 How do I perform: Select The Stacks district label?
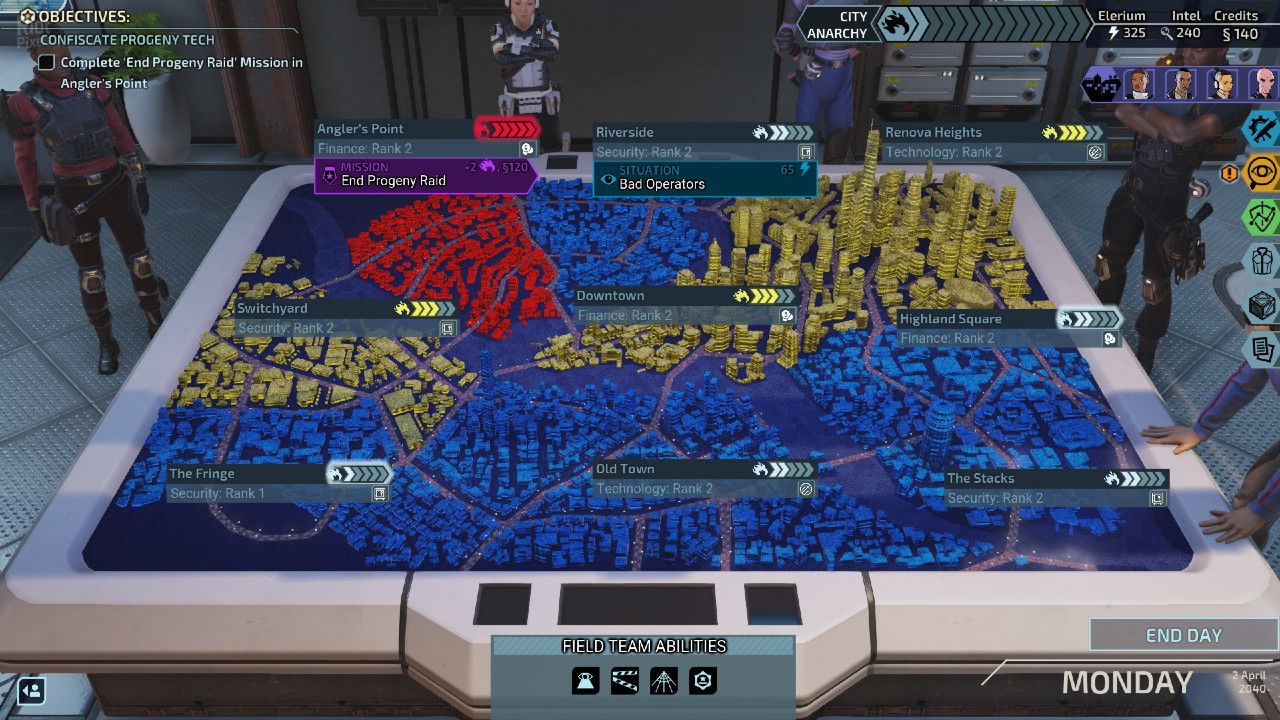tap(980, 478)
